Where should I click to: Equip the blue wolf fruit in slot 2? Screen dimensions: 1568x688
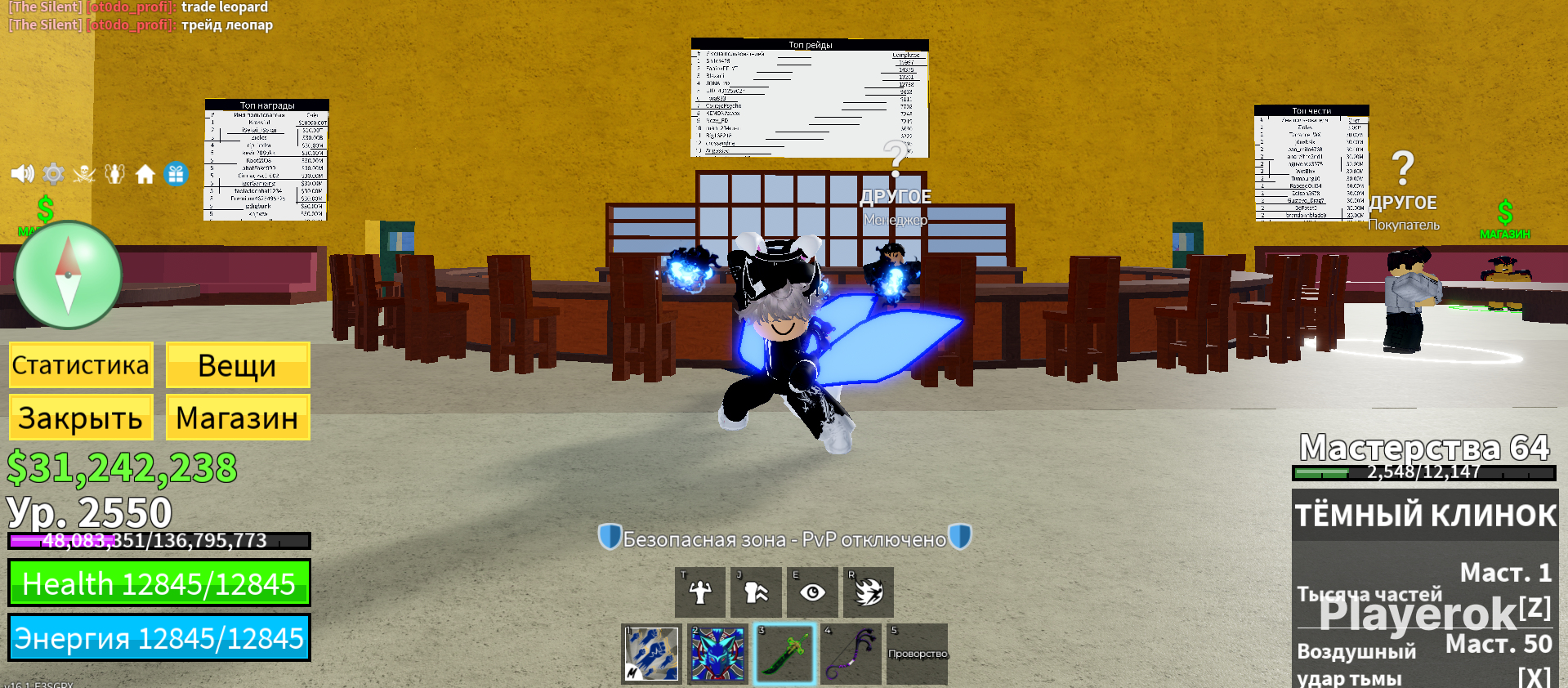tap(717, 654)
